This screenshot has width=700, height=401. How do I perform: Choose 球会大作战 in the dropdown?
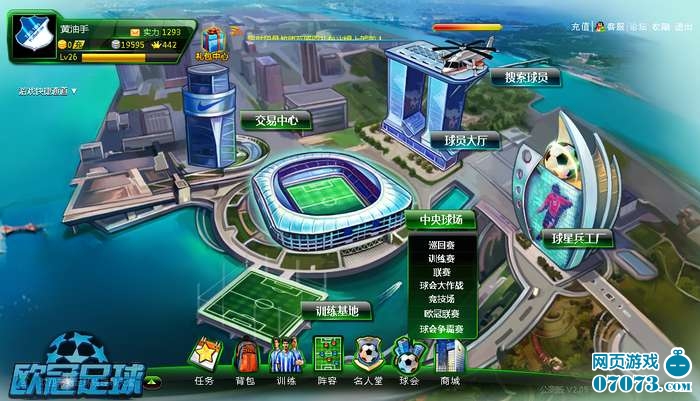click(441, 286)
